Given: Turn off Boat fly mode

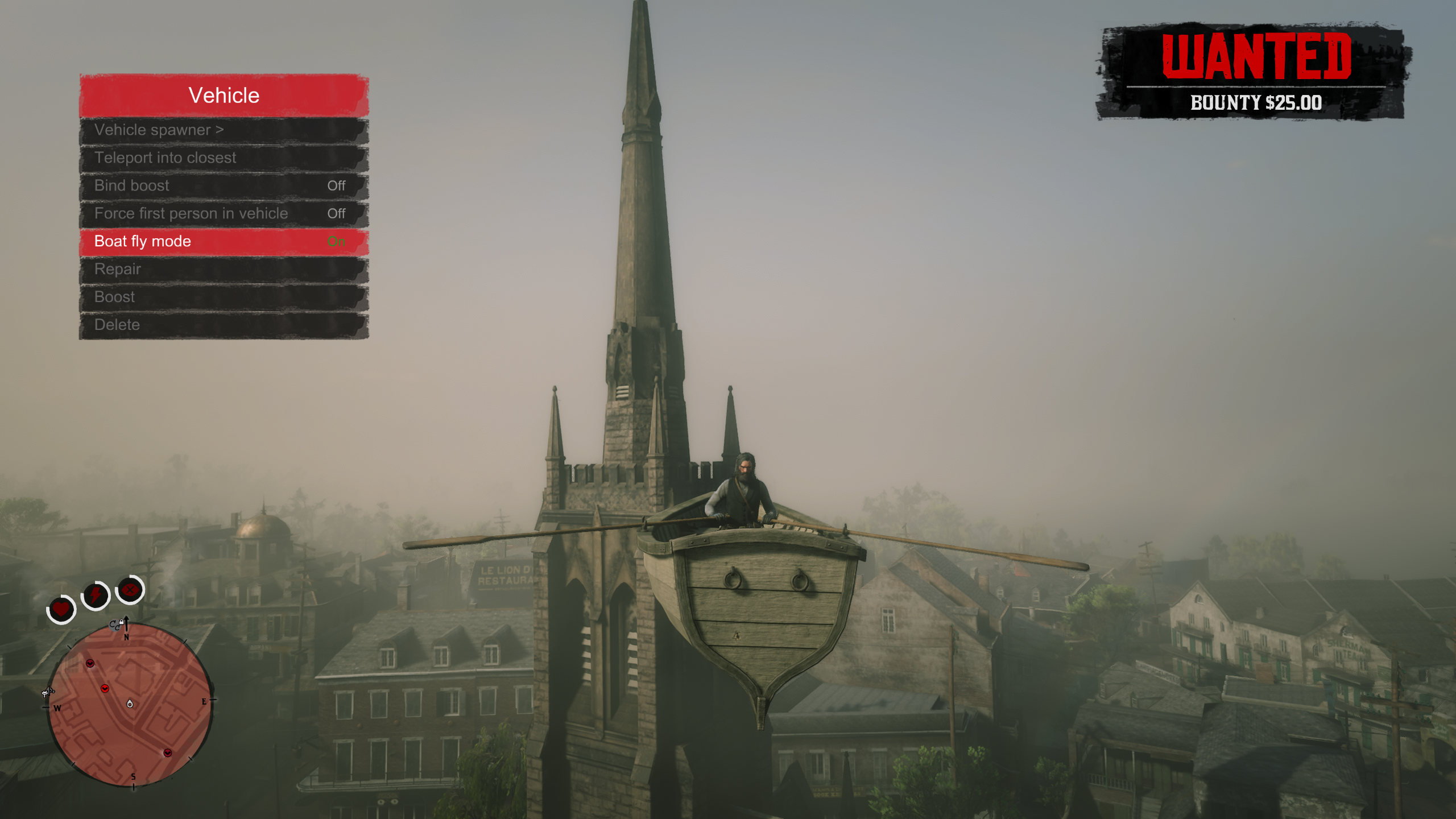Looking at the screenshot, I should point(224,242).
